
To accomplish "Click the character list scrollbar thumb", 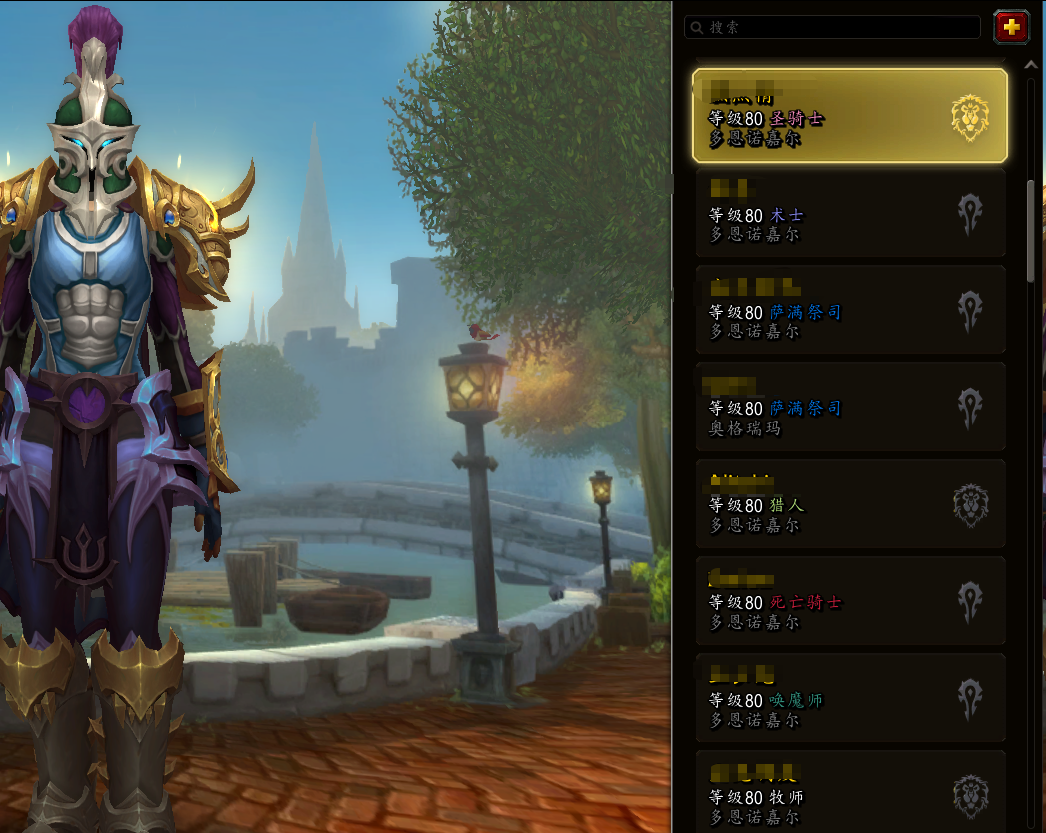I will pyautogui.click(x=1031, y=230).
